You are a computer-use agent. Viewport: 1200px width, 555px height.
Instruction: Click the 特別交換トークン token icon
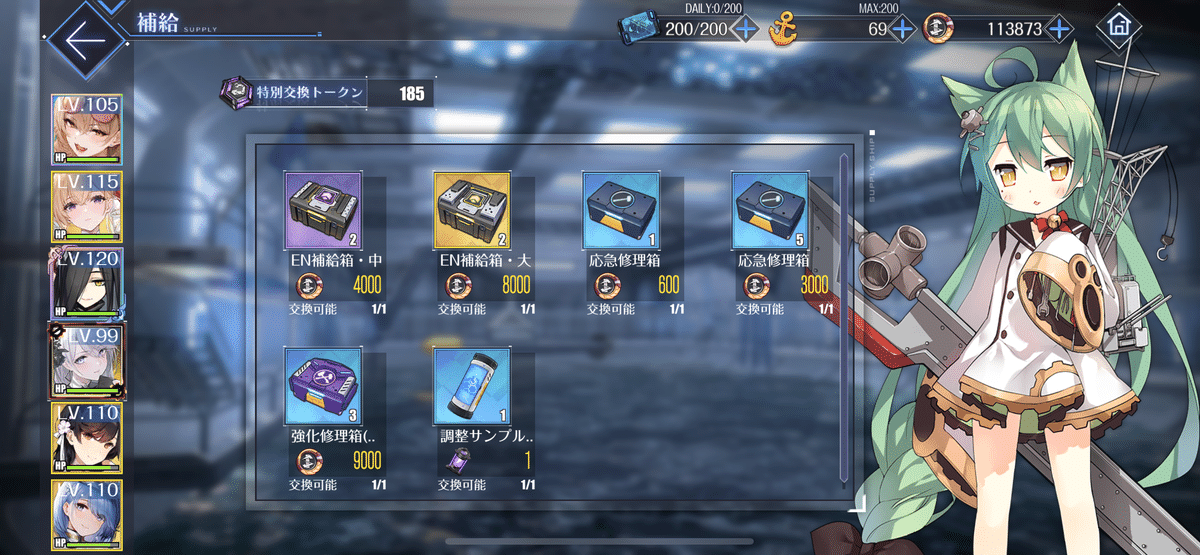236,94
